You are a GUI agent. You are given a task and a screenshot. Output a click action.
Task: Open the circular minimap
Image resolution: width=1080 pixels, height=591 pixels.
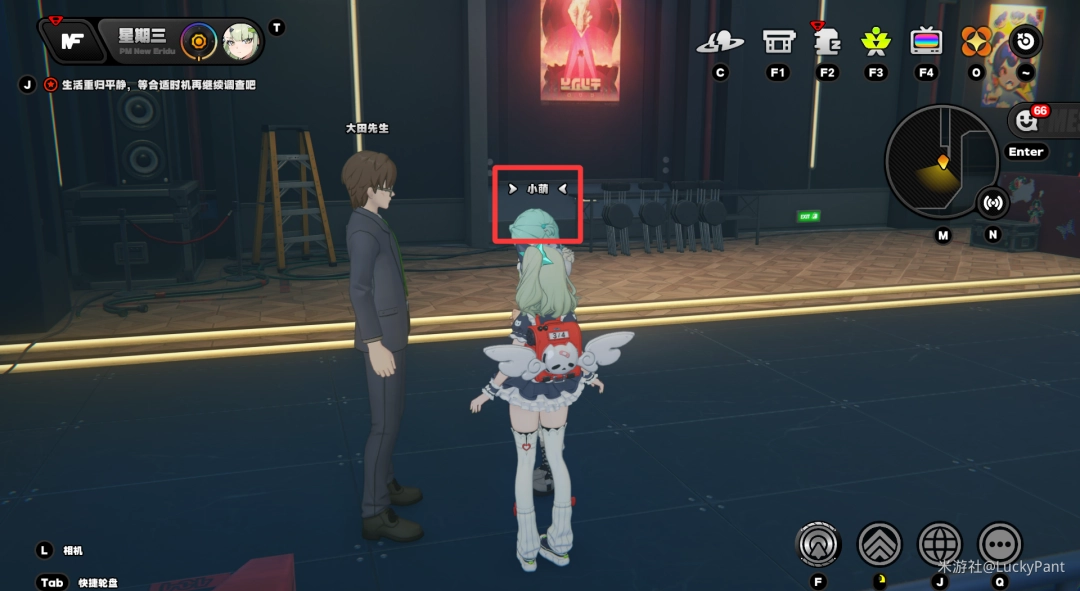941,162
